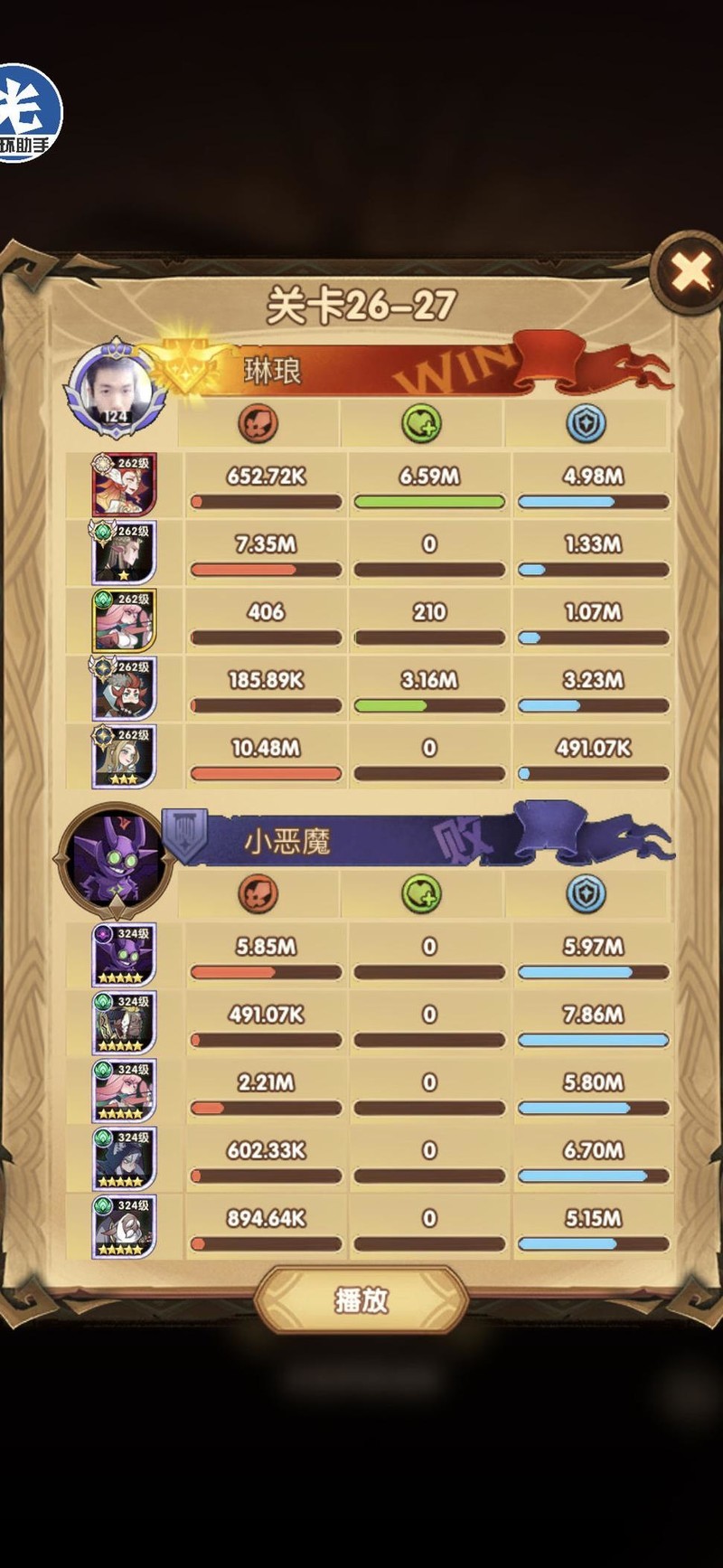The width and height of the screenshot is (723, 1568).
Task: Select the enemy hero with 5.85M damage
Action: 125,955
